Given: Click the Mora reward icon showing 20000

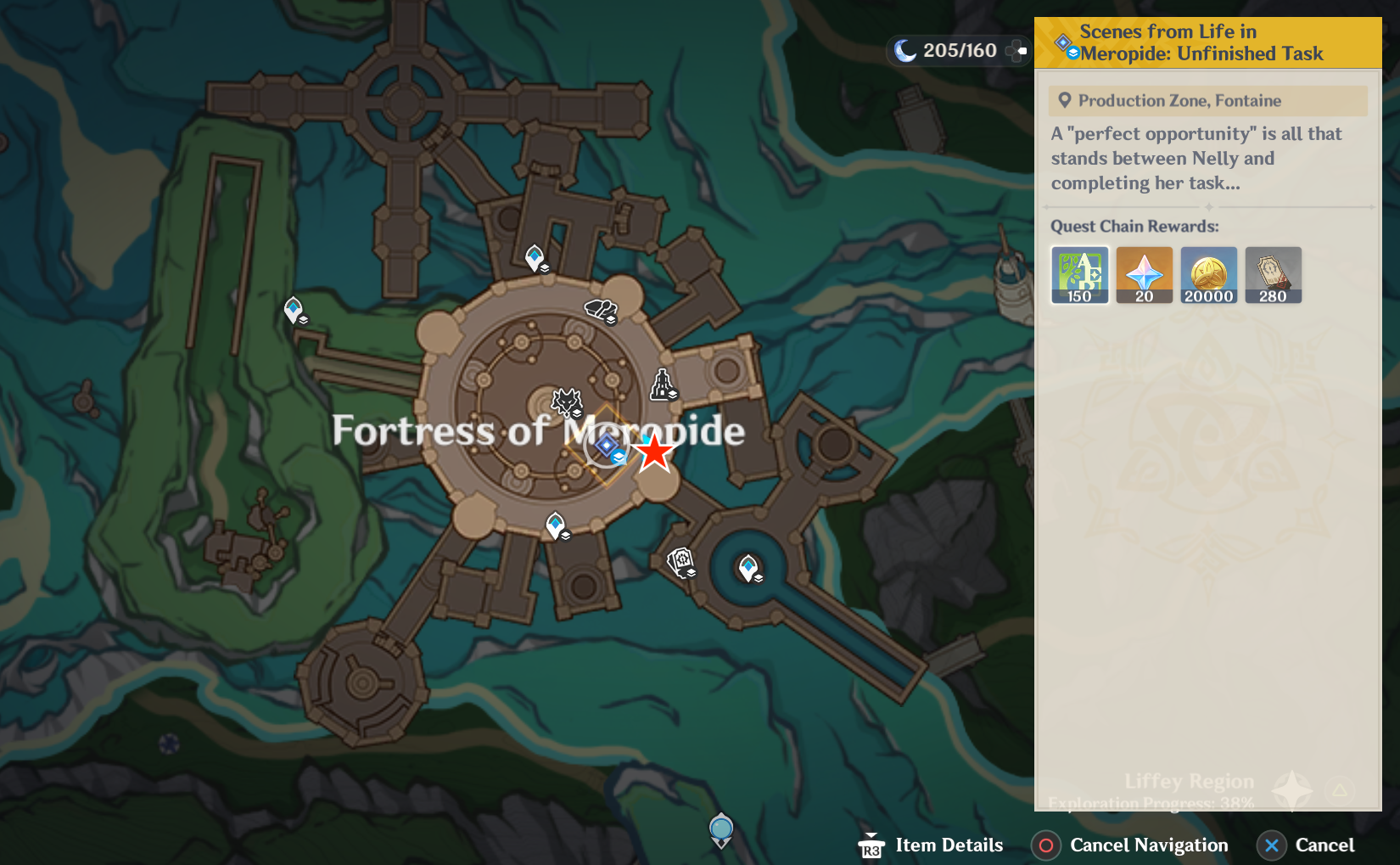Looking at the screenshot, I should pyautogui.click(x=1208, y=273).
